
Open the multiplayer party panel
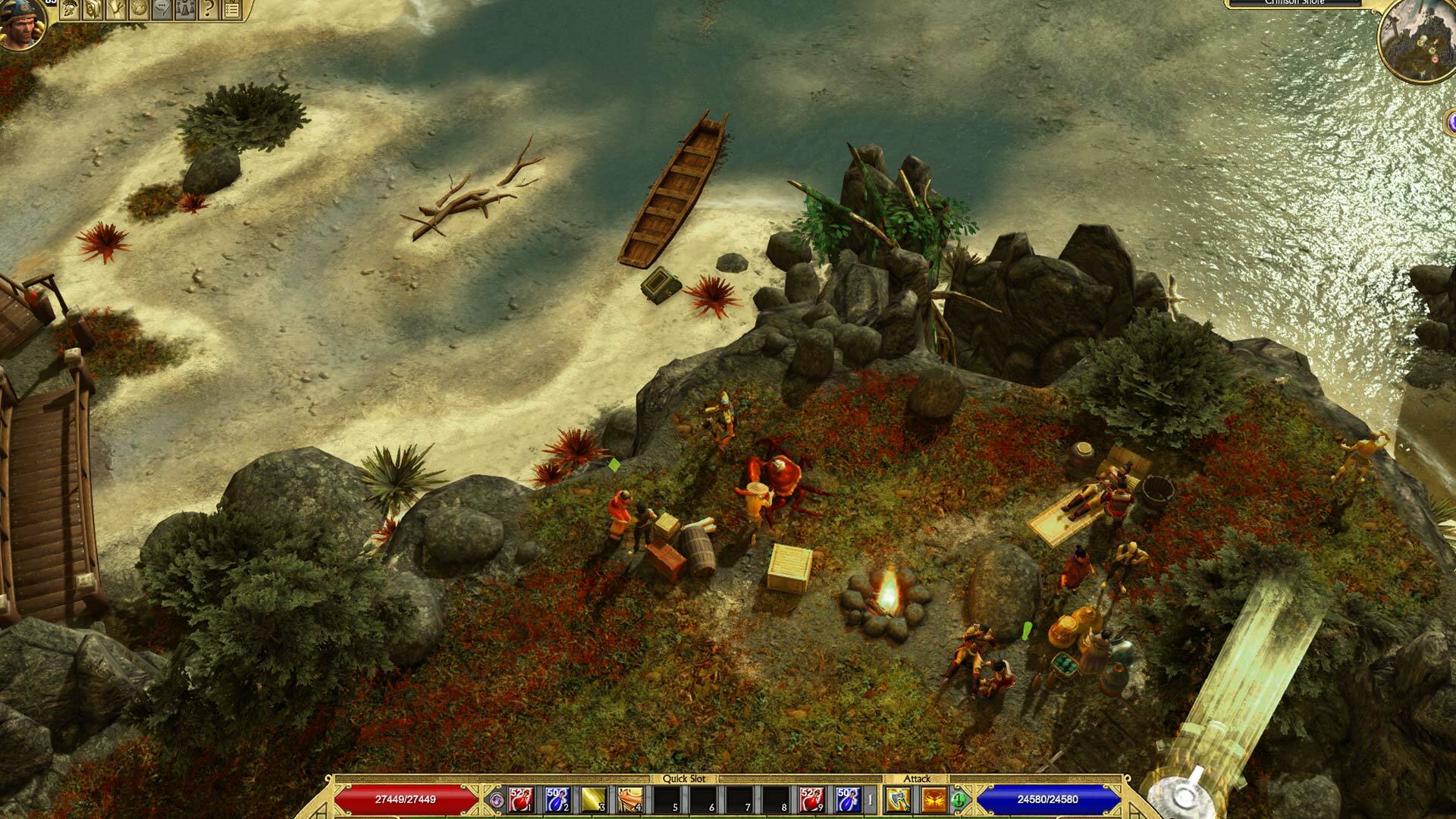tap(184, 11)
